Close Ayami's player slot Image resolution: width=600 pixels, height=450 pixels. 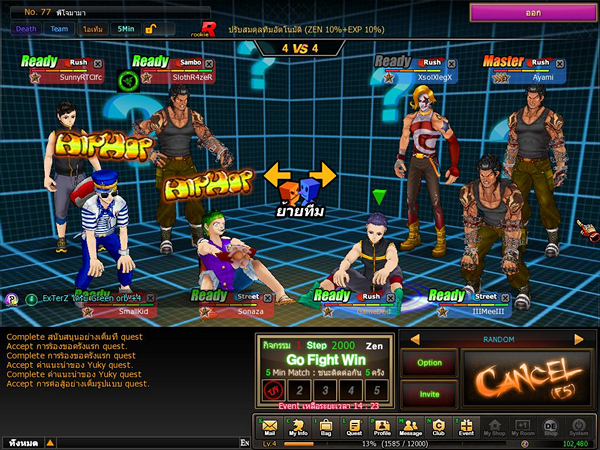[560, 64]
